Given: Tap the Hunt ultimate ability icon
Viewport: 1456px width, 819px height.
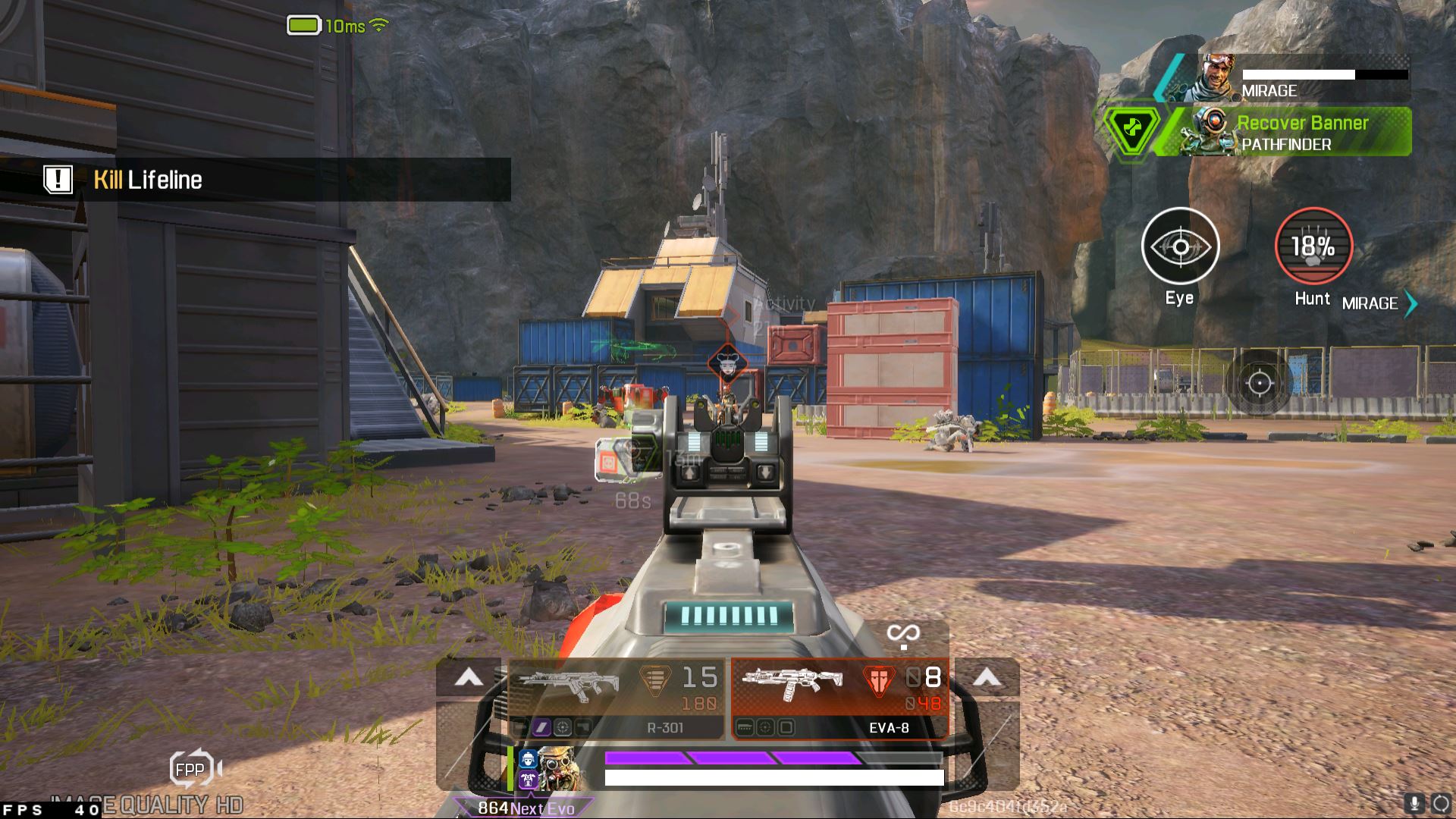Looking at the screenshot, I should coord(1313,247).
